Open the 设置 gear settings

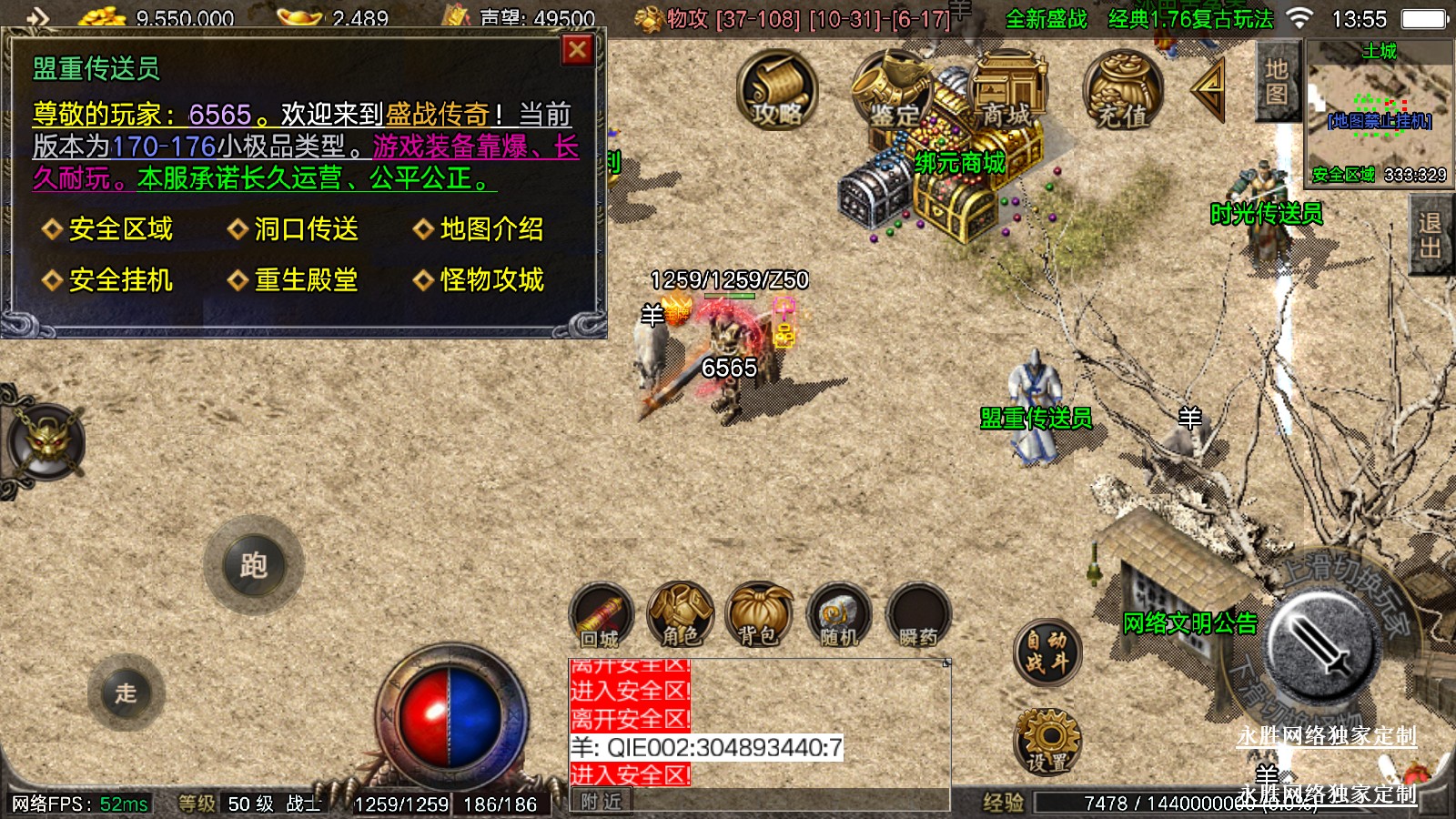click(x=1047, y=742)
